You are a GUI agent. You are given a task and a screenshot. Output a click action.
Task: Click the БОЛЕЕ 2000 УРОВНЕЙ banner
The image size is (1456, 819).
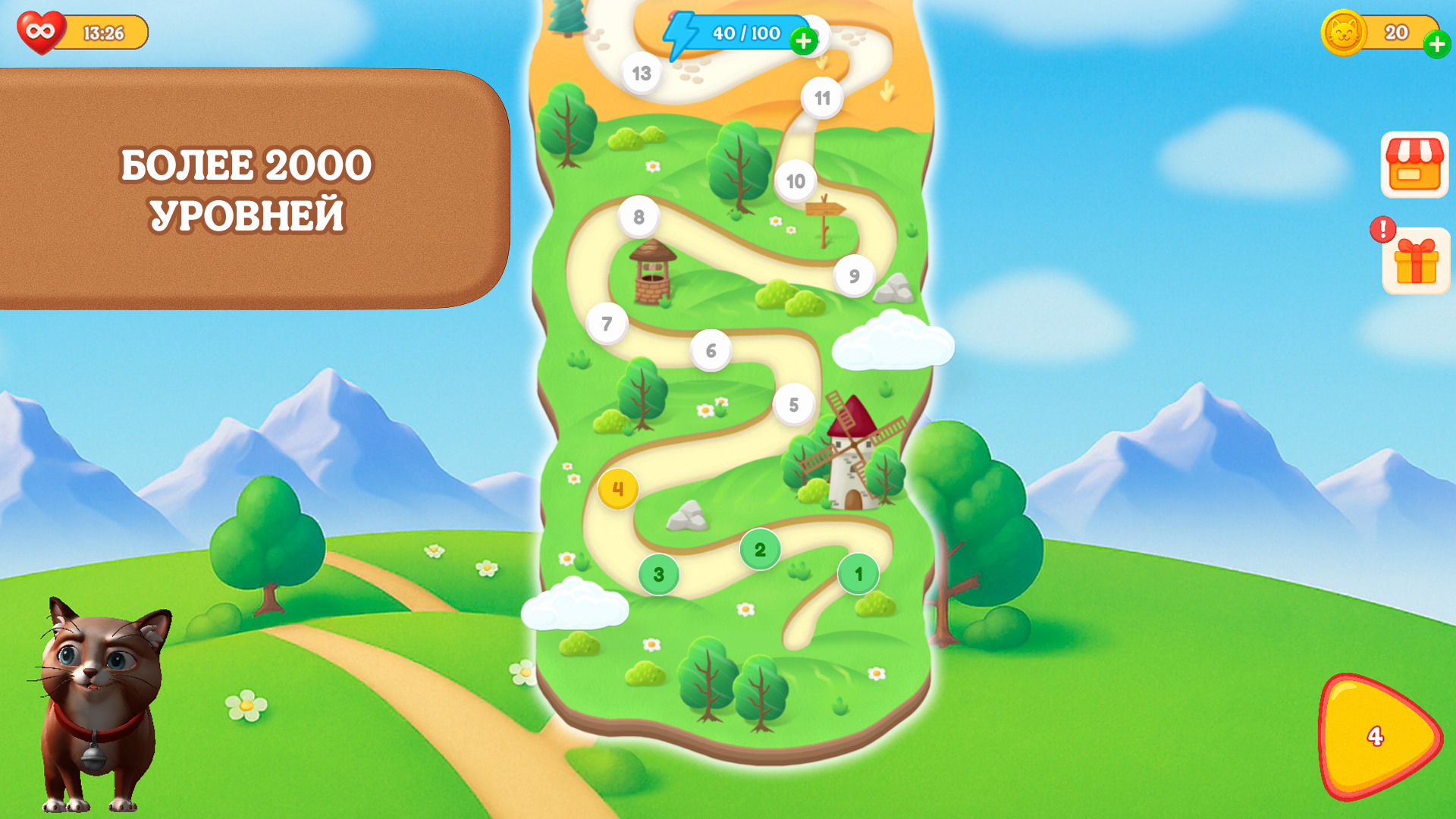249,186
